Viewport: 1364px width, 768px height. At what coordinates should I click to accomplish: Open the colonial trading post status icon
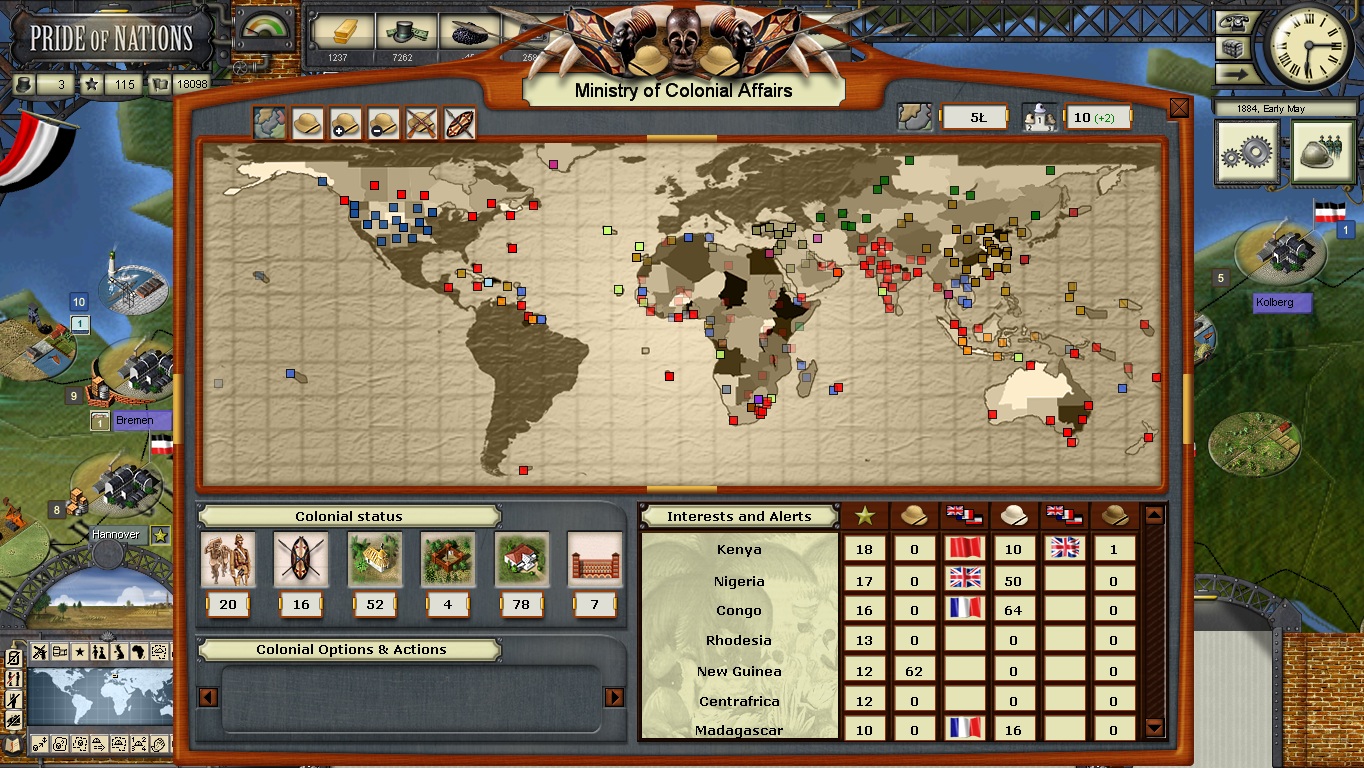448,560
